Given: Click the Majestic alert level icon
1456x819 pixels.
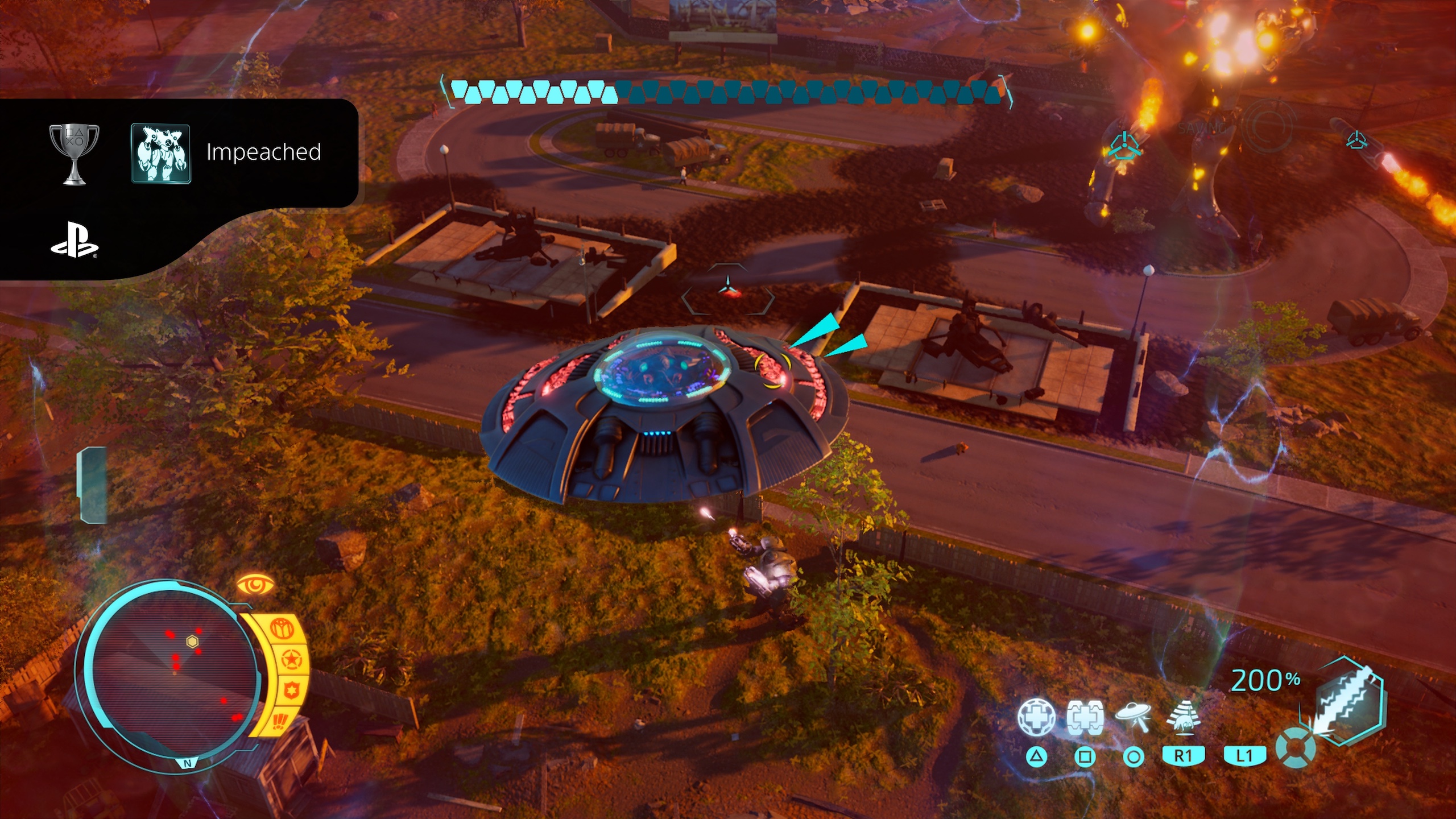Looking at the screenshot, I should (x=282, y=629).
